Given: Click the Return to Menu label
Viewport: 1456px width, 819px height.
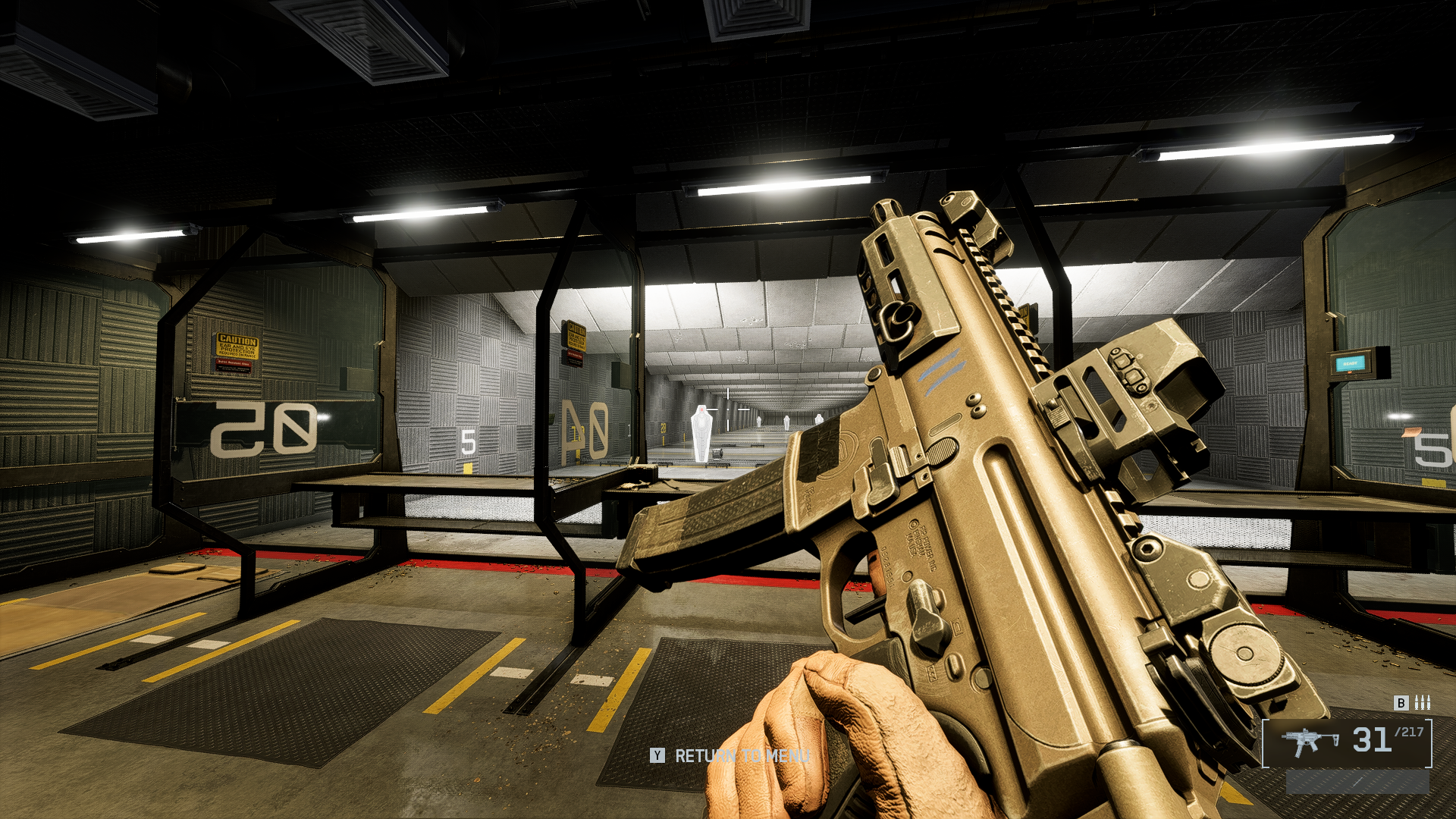Looking at the screenshot, I should pyautogui.click(x=742, y=756).
